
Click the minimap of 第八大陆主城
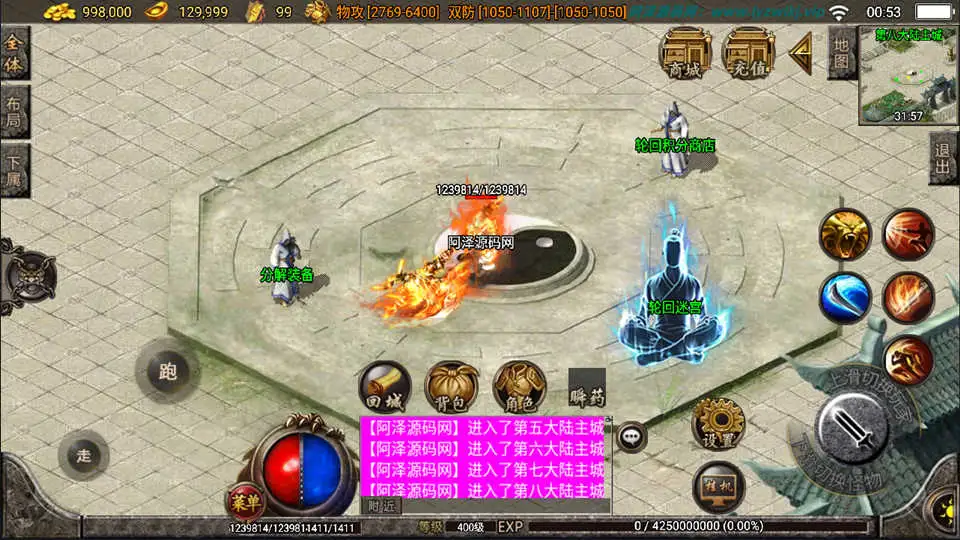tap(908, 76)
